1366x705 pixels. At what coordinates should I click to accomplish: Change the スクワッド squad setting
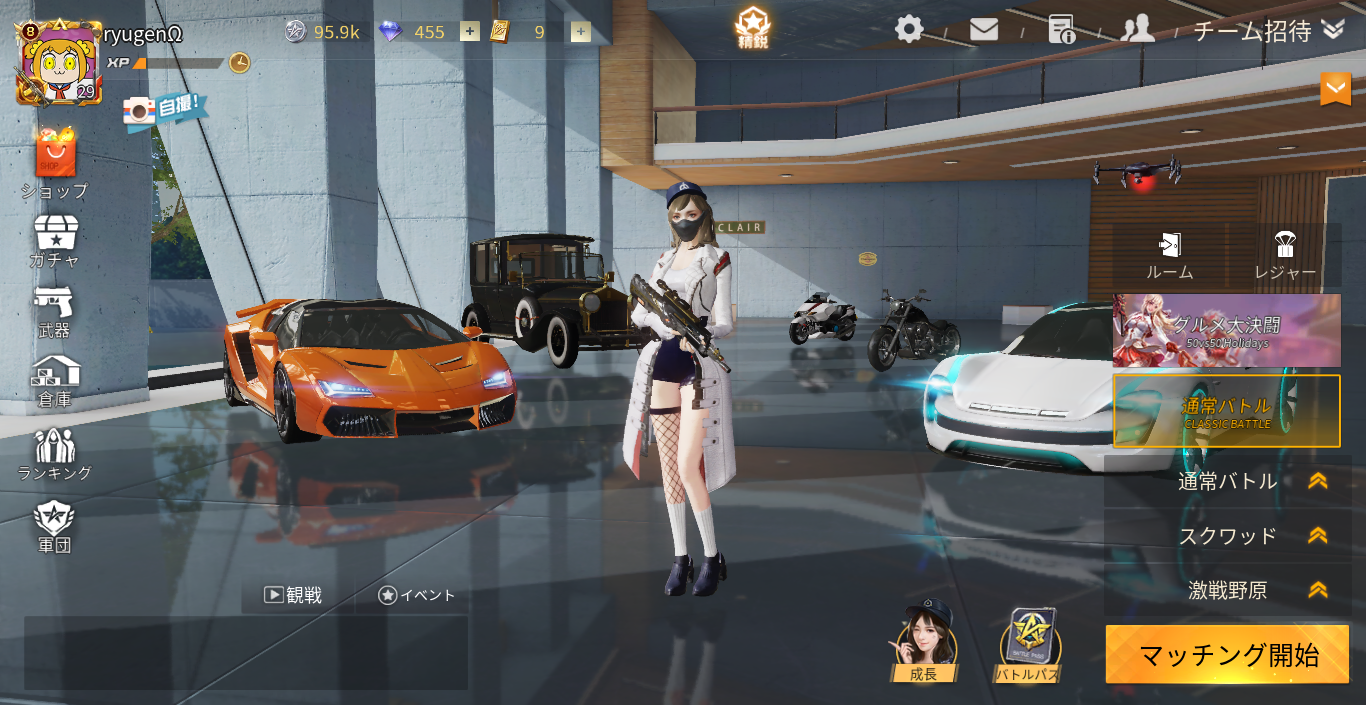tap(1227, 536)
